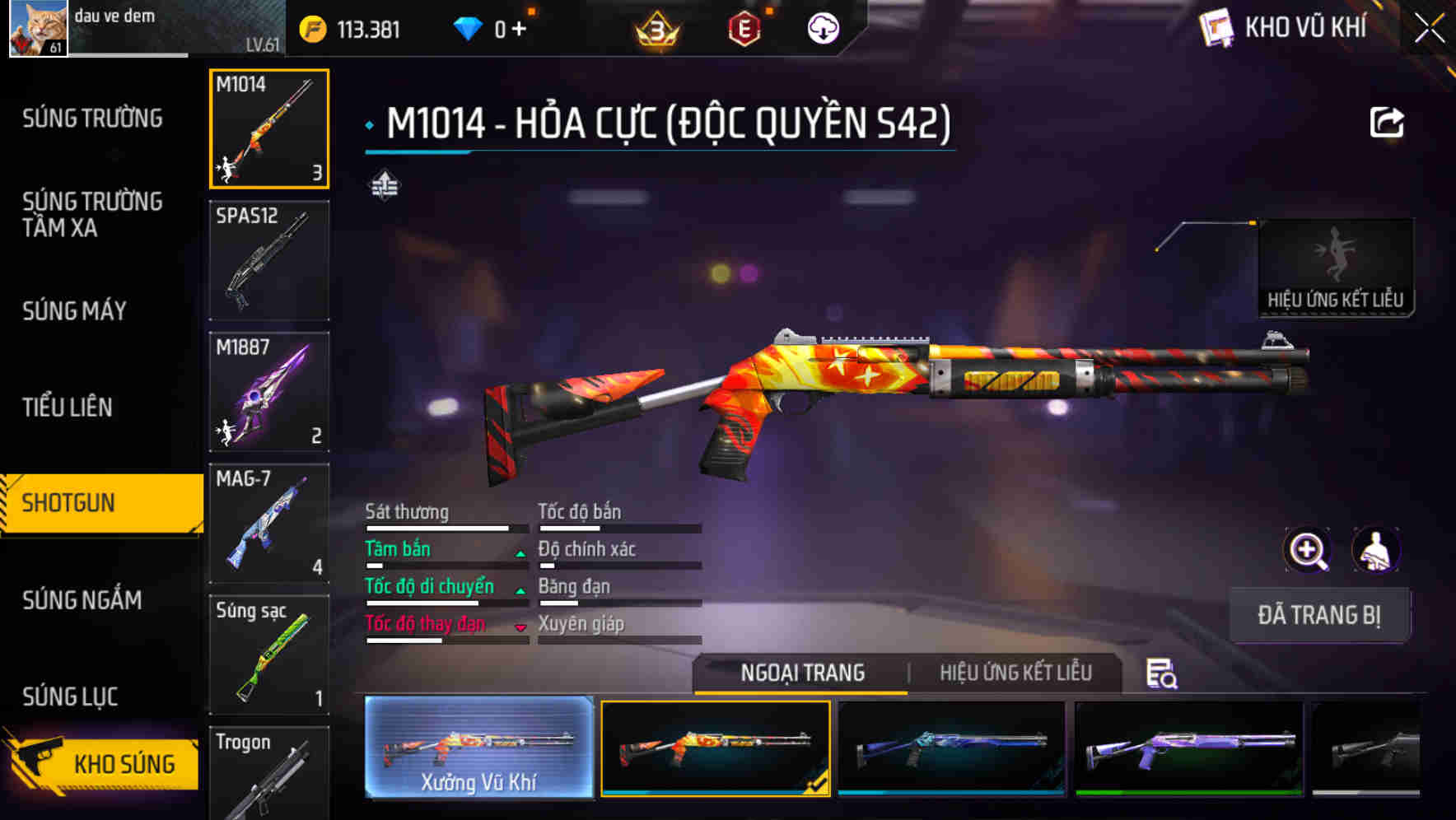
Task: Click the cloud download icon in the top bar
Action: 821,27
